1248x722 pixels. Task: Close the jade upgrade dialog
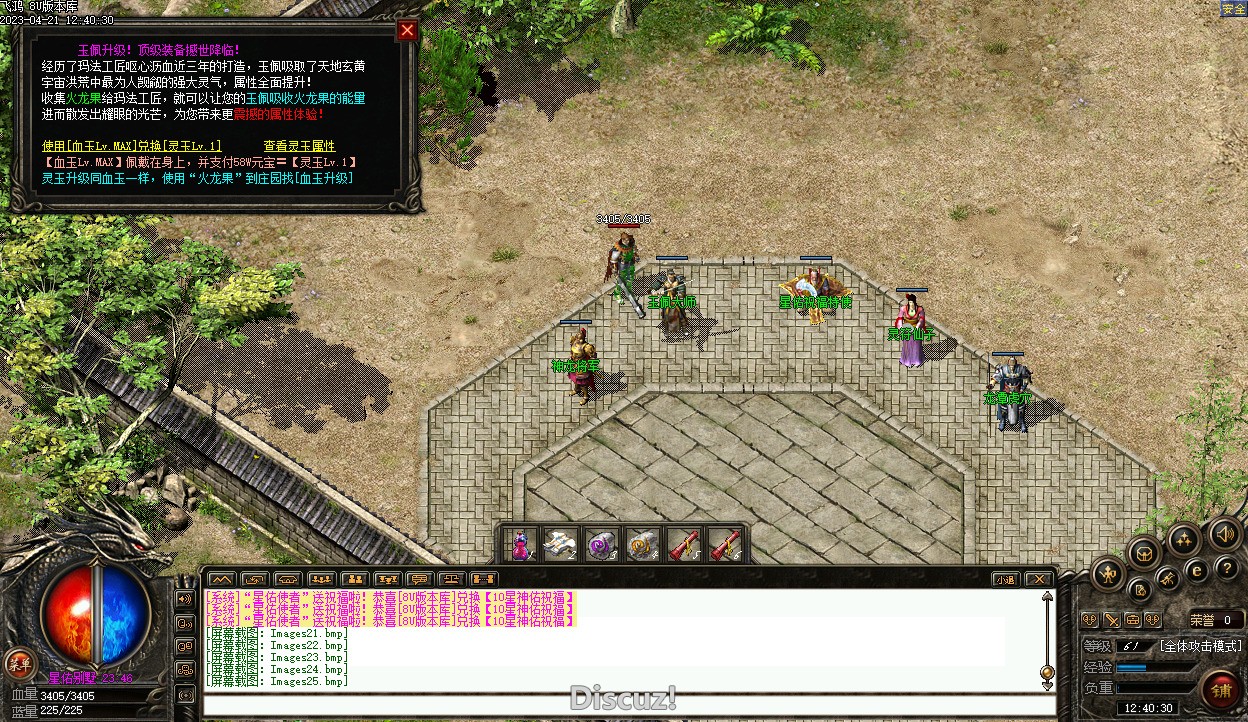[407, 31]
